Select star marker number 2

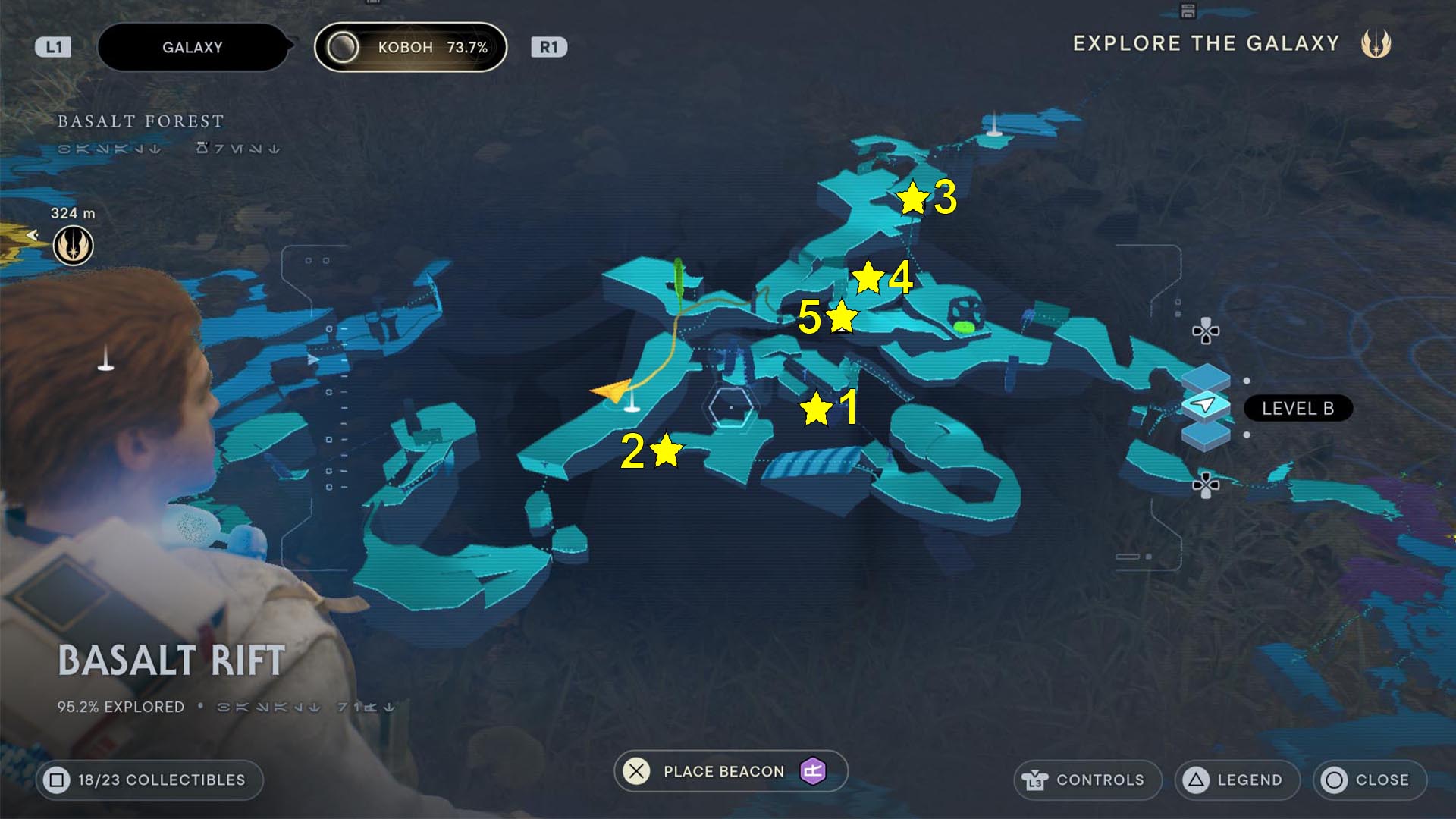point(666,450)
